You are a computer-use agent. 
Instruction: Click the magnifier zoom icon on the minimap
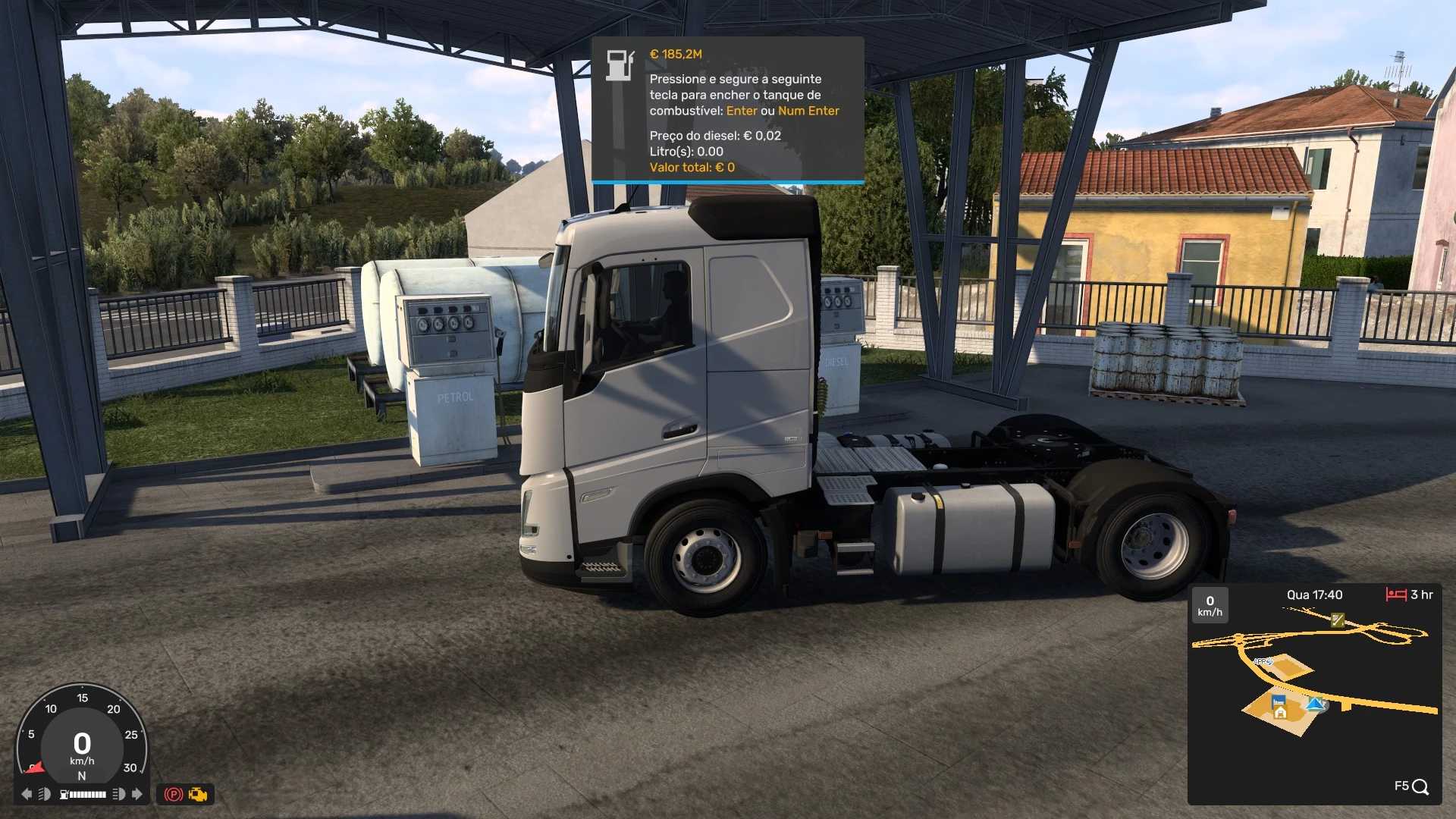(x=1420, y=787)
